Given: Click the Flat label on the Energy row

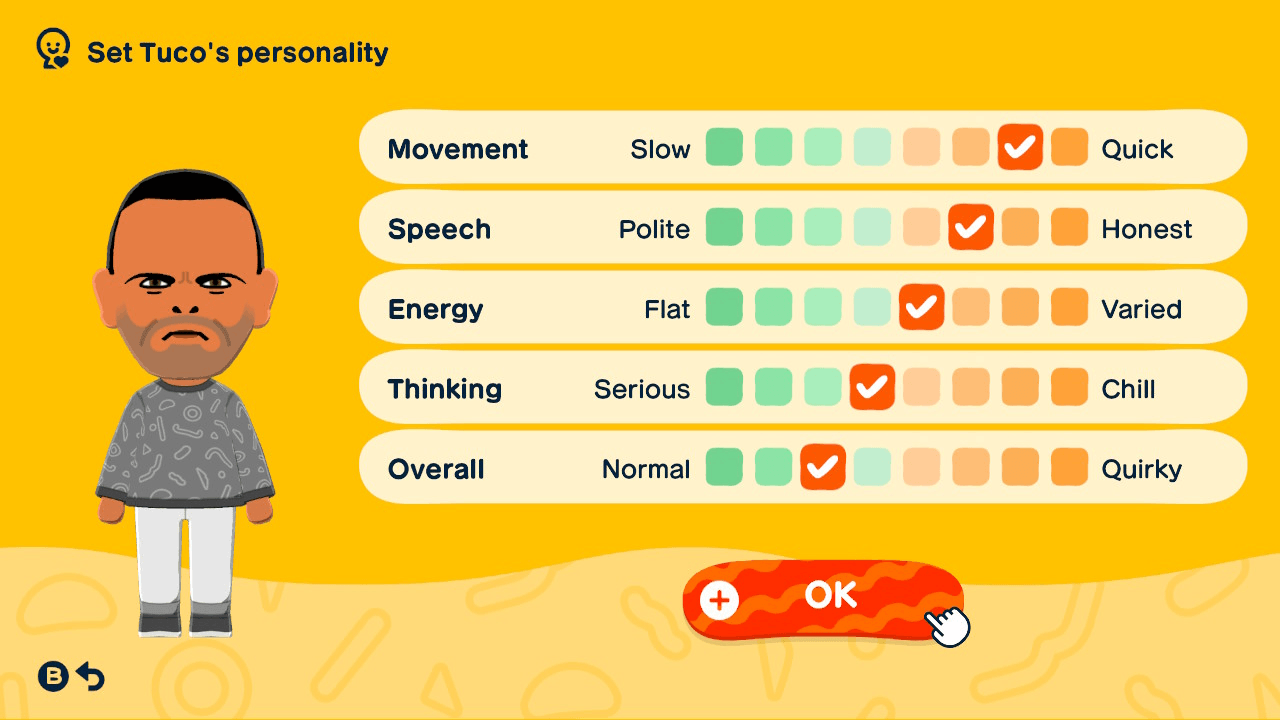Looking at the screenshot, I should point(669,308).
